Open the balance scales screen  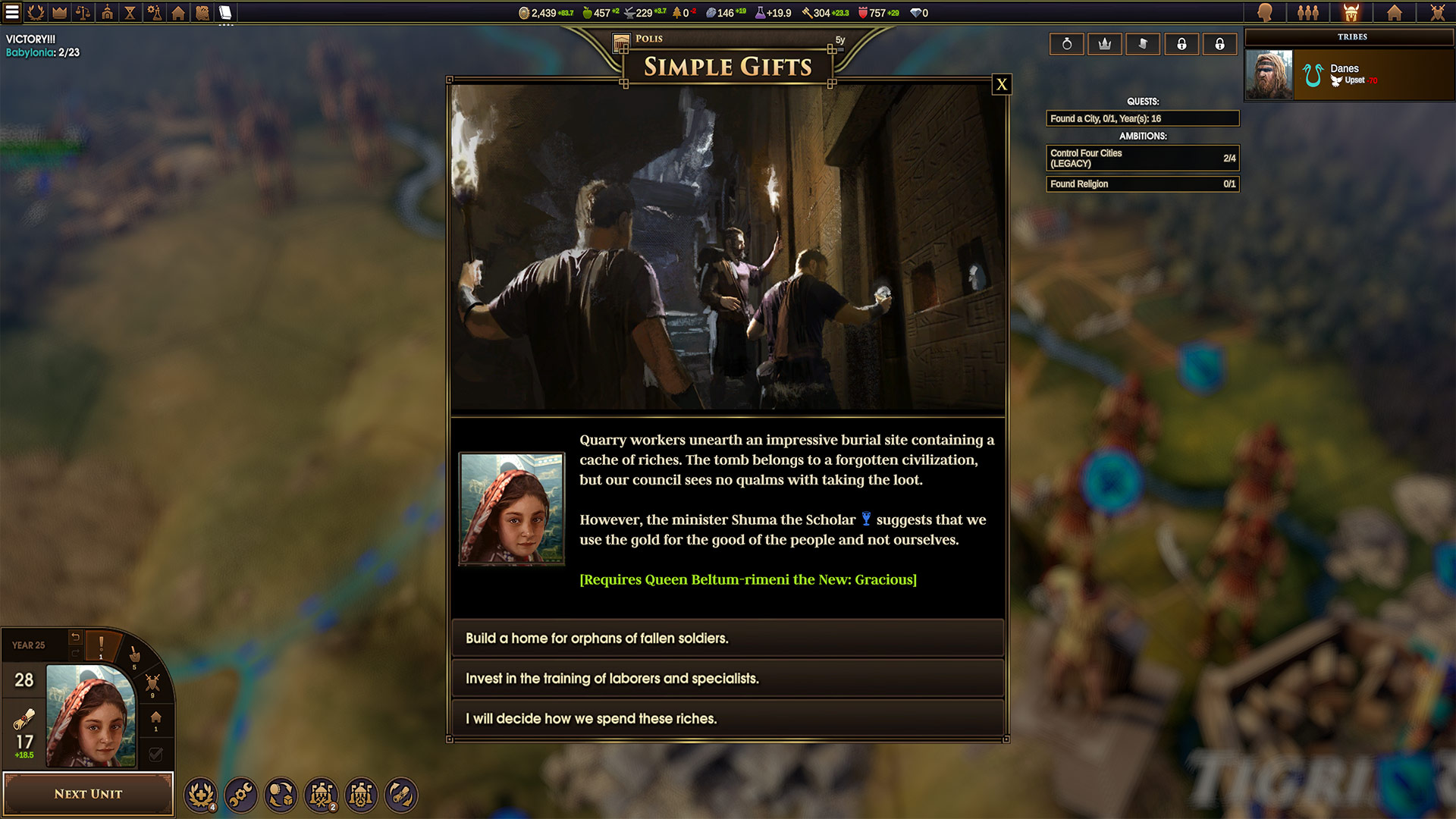83,12
